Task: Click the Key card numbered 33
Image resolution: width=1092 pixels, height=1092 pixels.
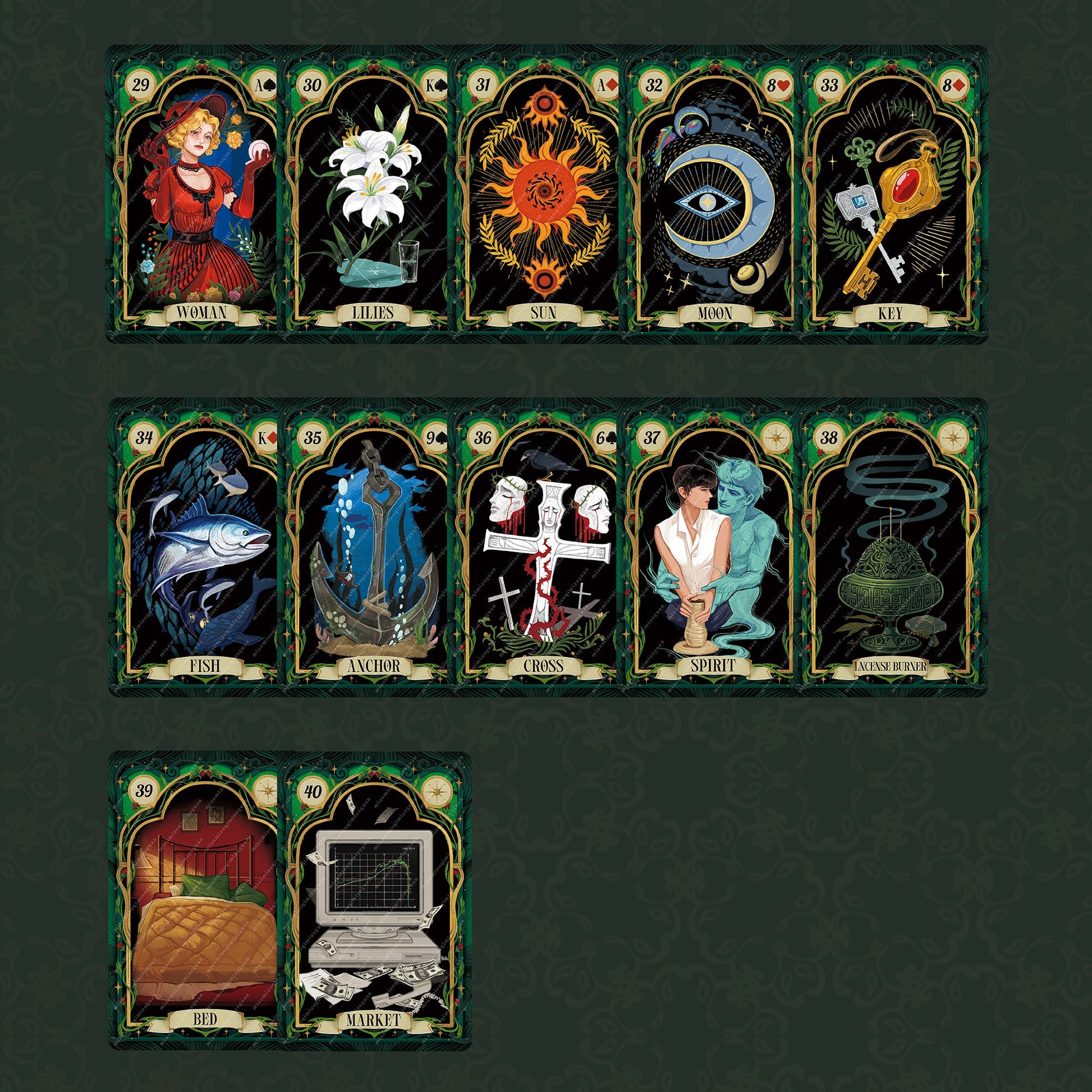Action: [891, 195]
